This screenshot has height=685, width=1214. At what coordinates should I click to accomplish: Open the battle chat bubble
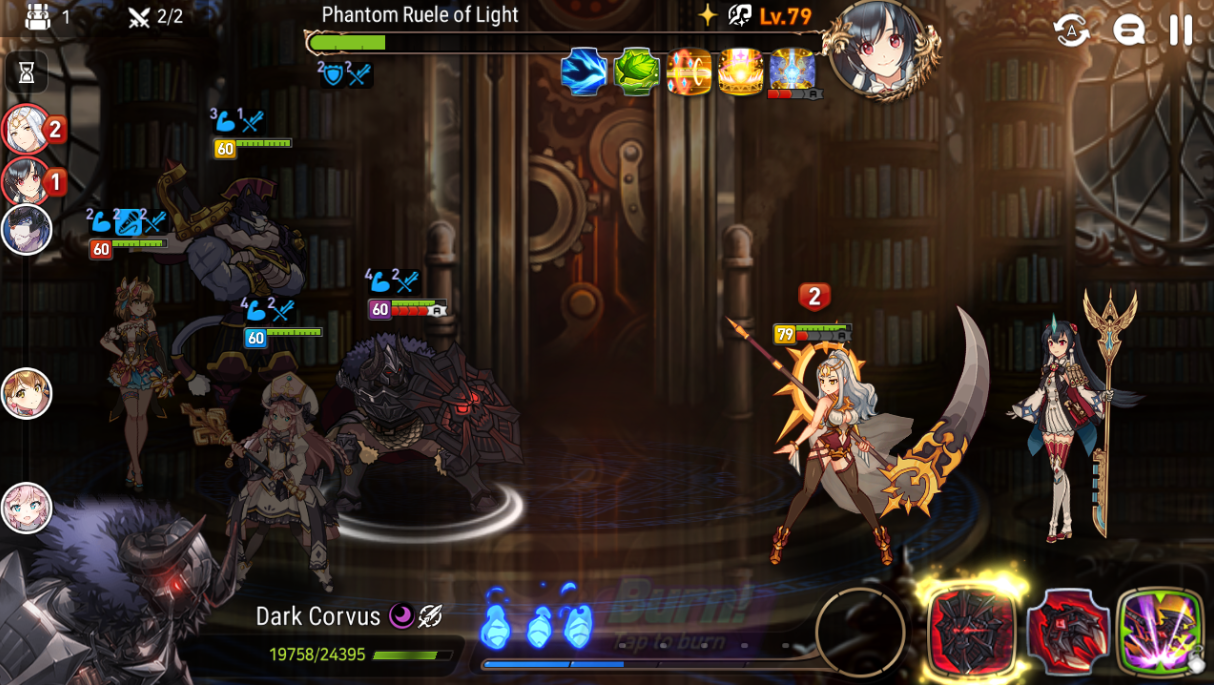(x=1129, y=30)
